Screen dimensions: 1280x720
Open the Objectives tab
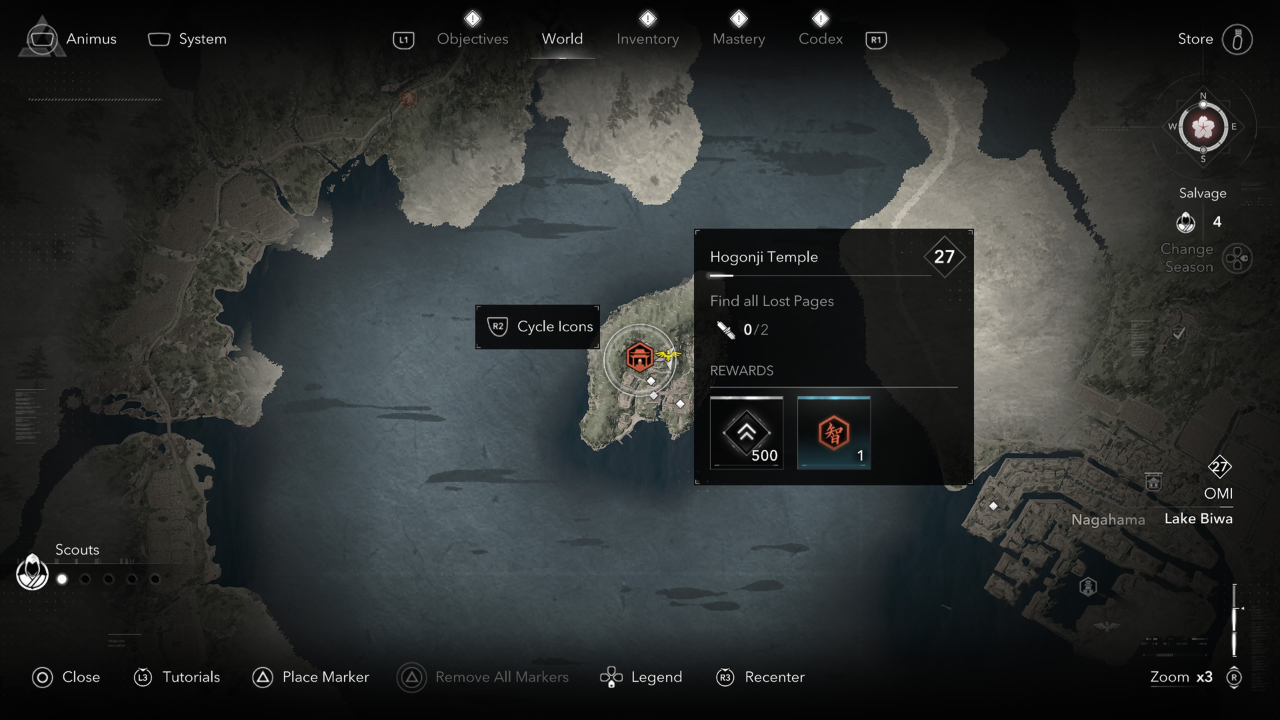click(472, 39)
